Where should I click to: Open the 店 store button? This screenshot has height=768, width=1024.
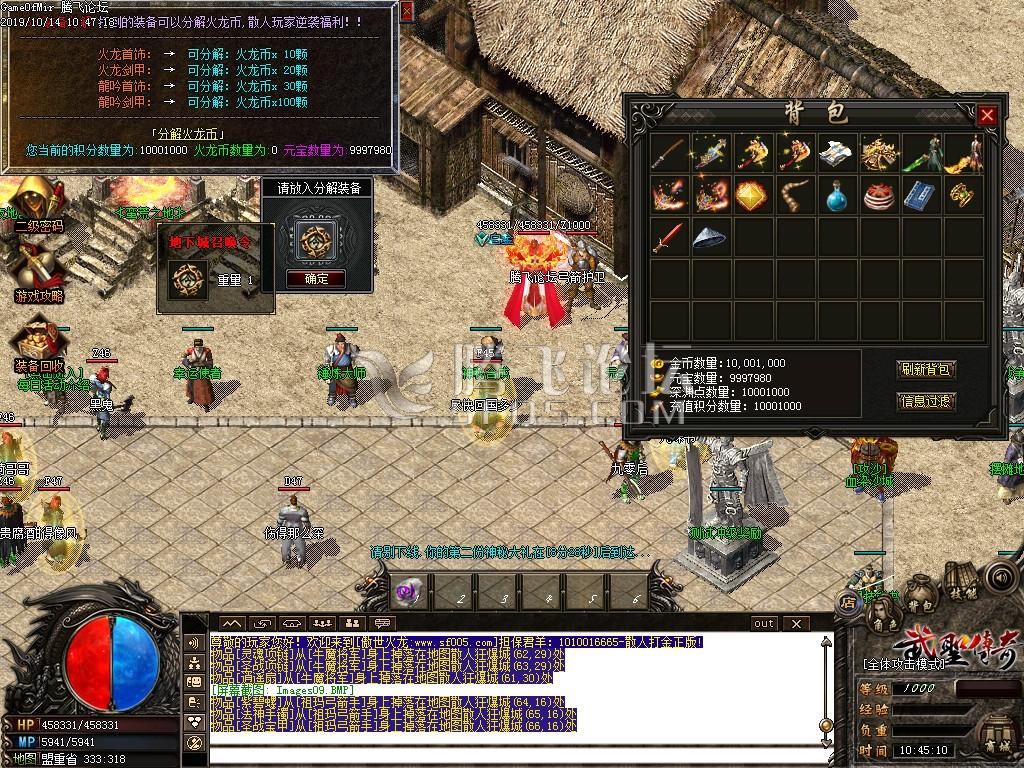848,602
